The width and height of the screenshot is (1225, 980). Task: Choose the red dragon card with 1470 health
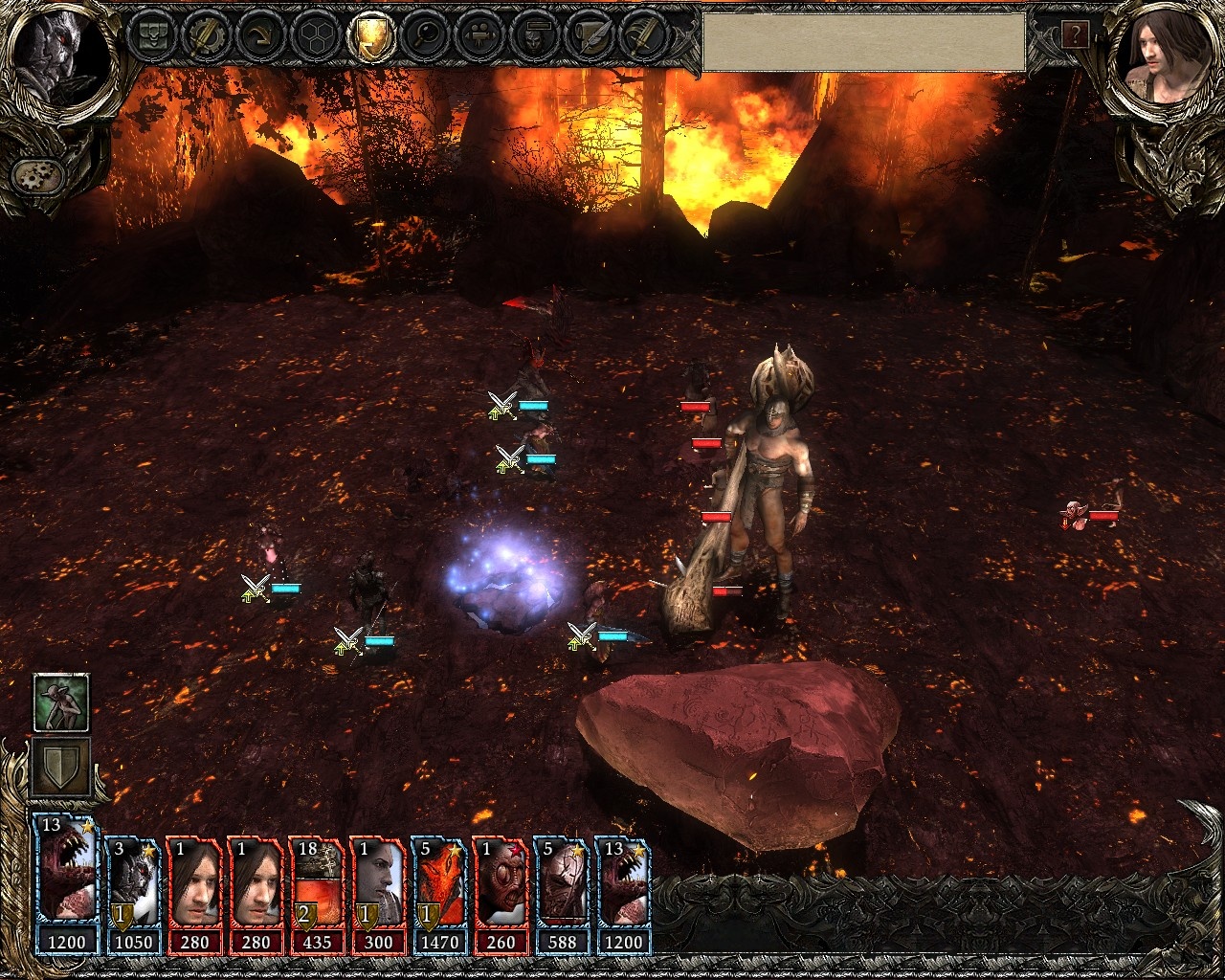pos(438,895)
